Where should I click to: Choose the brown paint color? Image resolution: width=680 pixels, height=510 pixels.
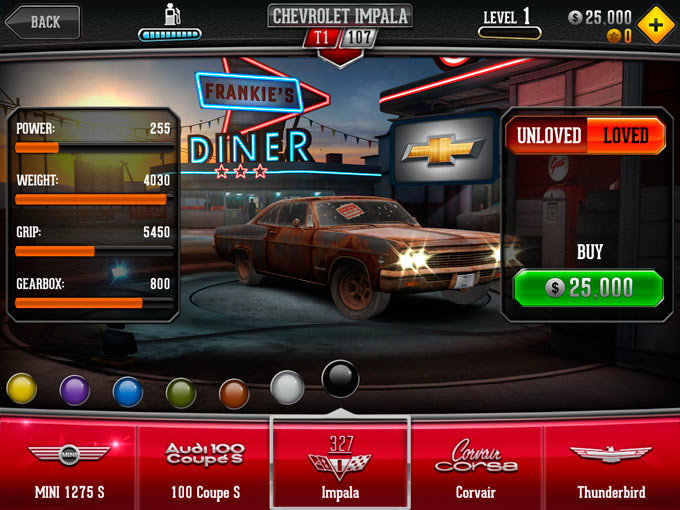point(234,392)
